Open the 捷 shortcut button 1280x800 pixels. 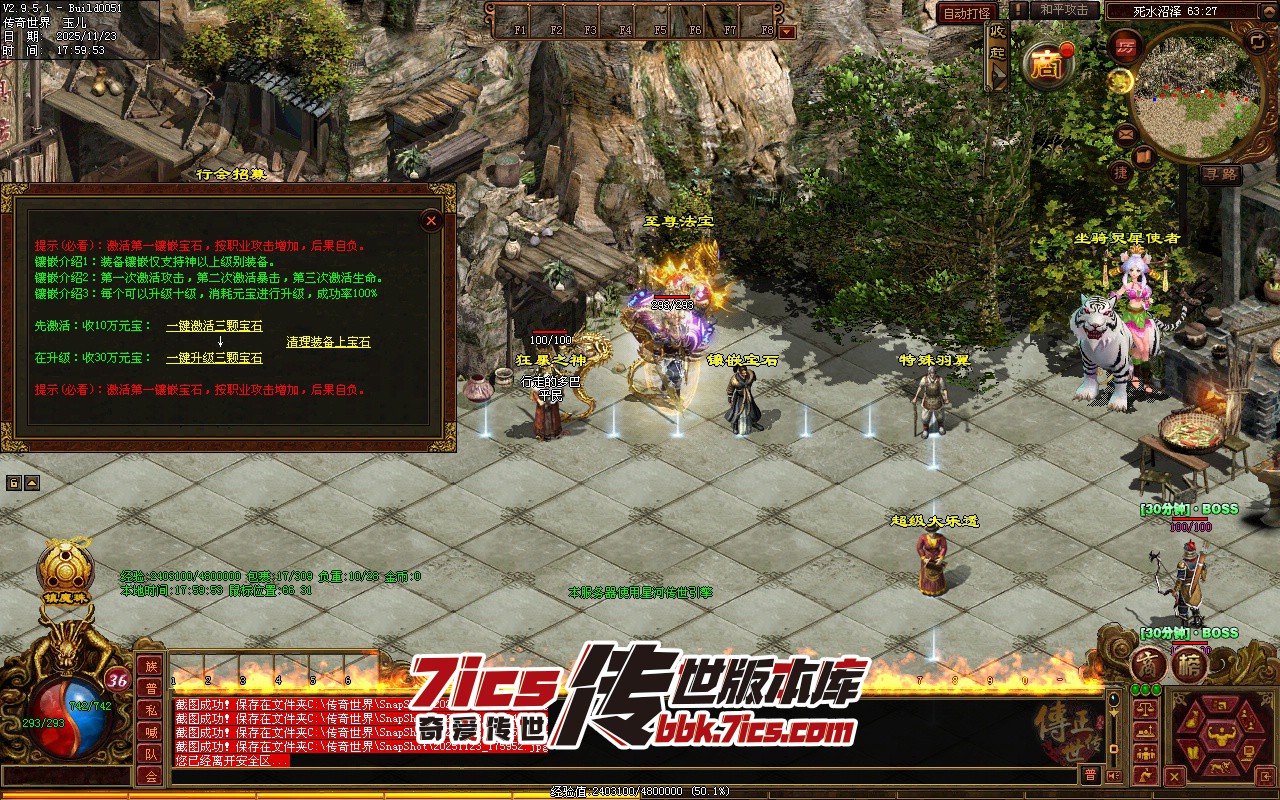1122,172
